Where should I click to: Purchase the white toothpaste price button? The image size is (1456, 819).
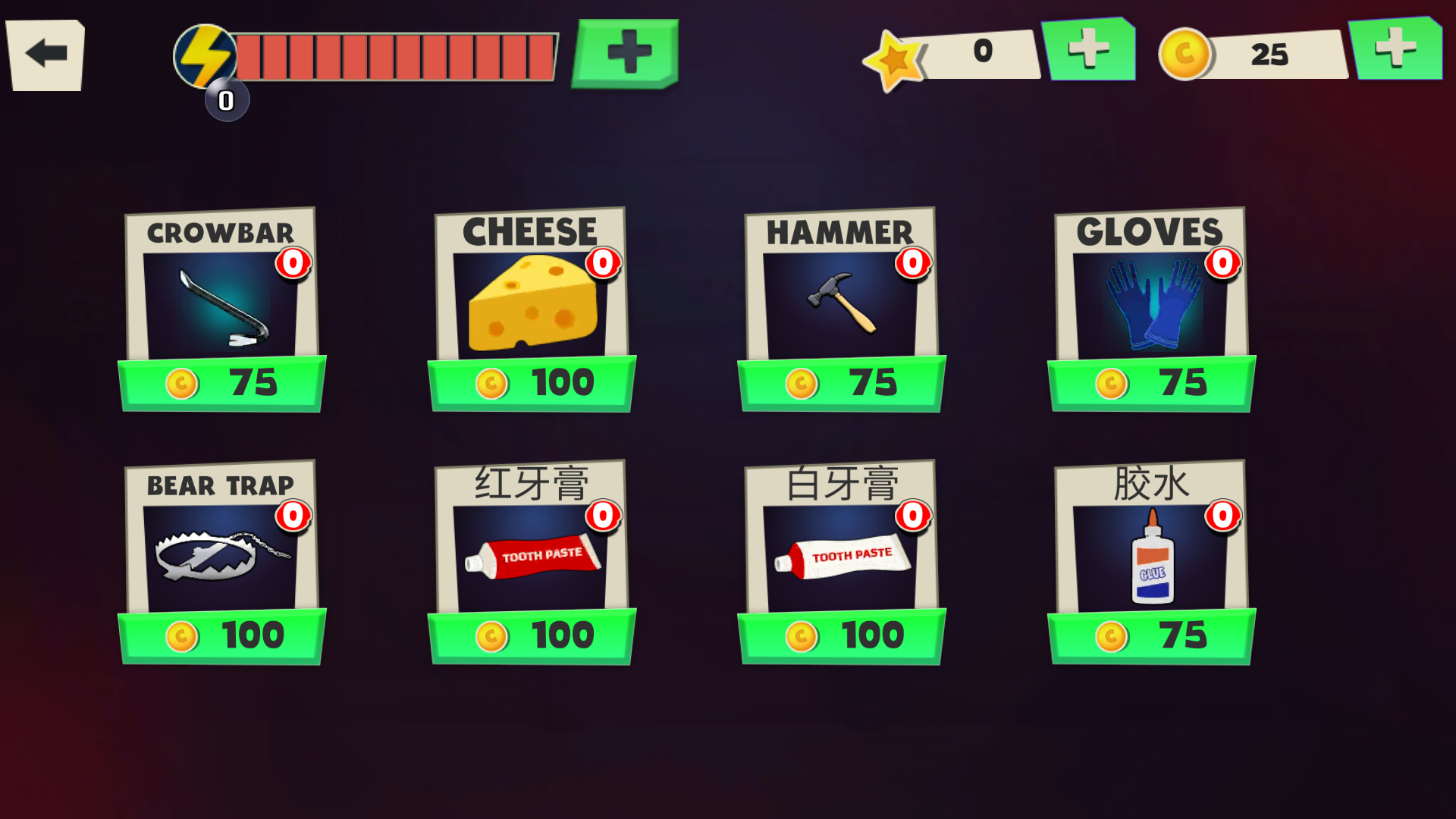[x=842, y=635]
